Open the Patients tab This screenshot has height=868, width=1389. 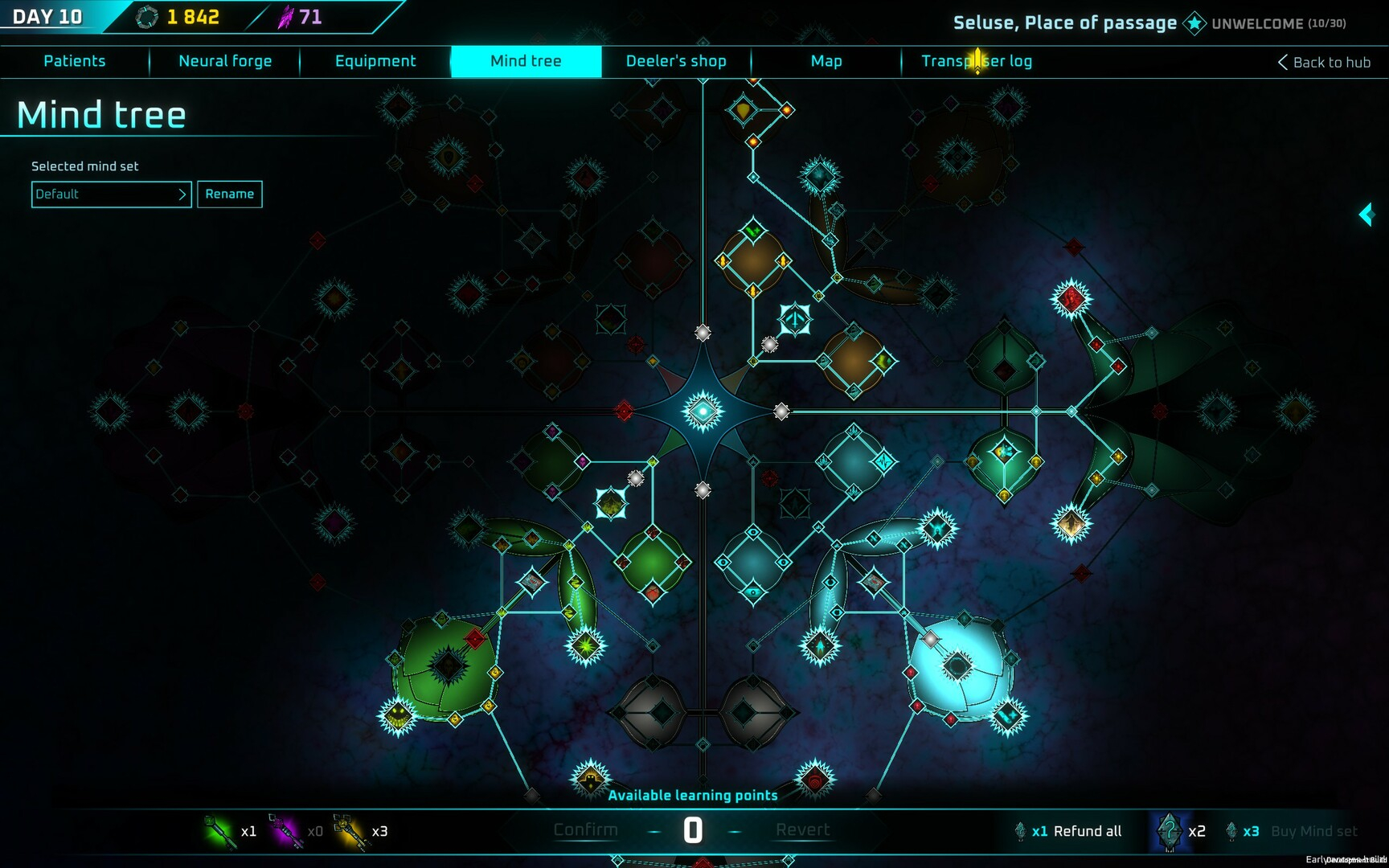pos(74,61)
